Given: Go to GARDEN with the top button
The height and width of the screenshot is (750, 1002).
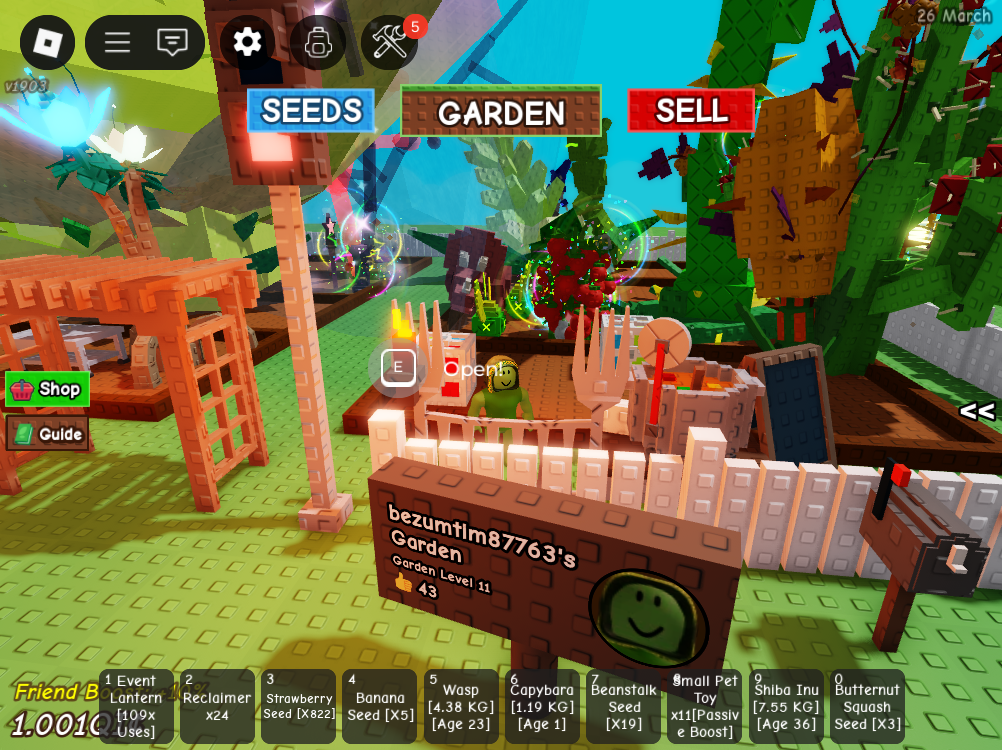Looking at the screenshot, I should (501, 111).
